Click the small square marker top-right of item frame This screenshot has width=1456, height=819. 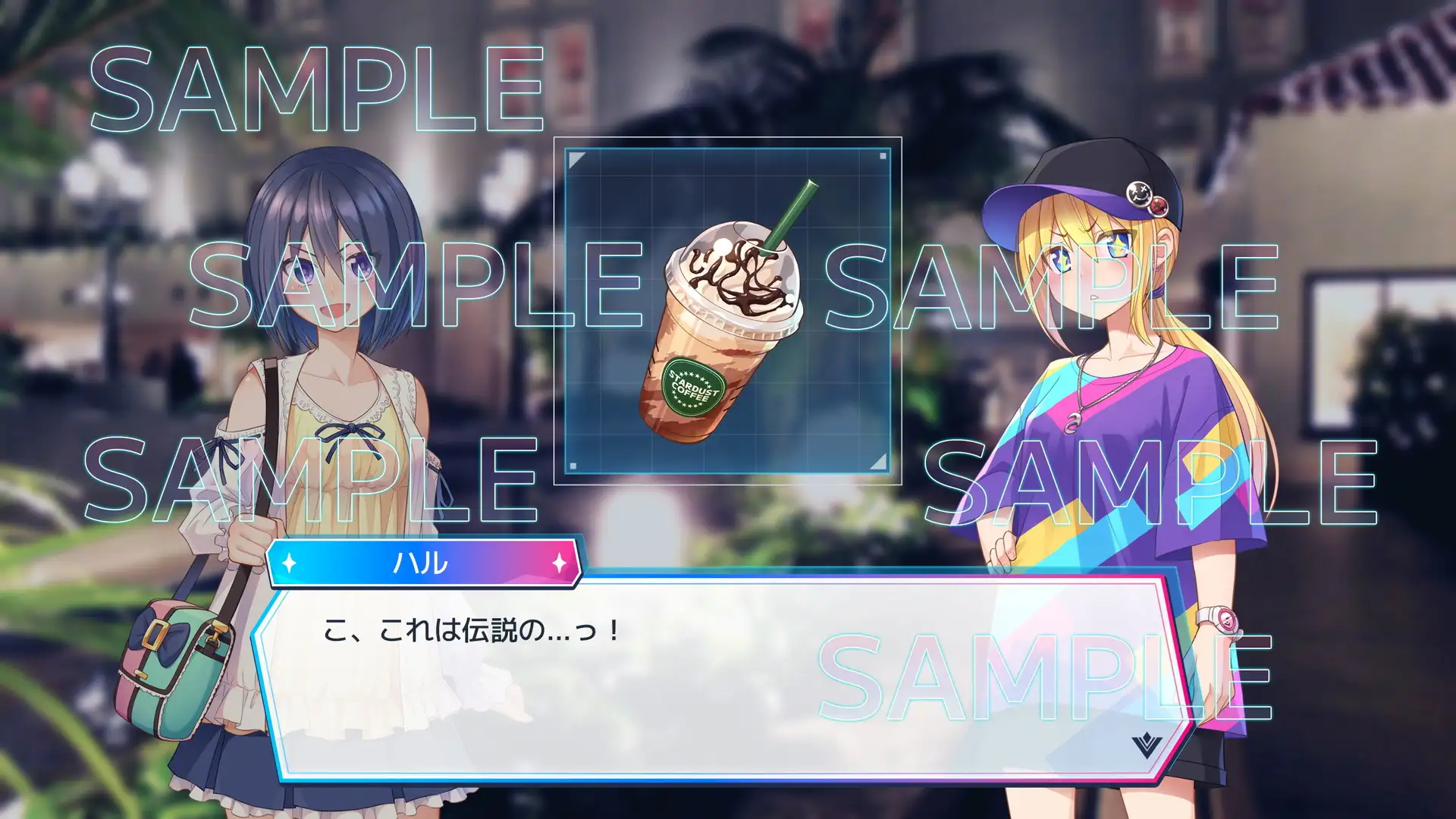tap(881, 156)
